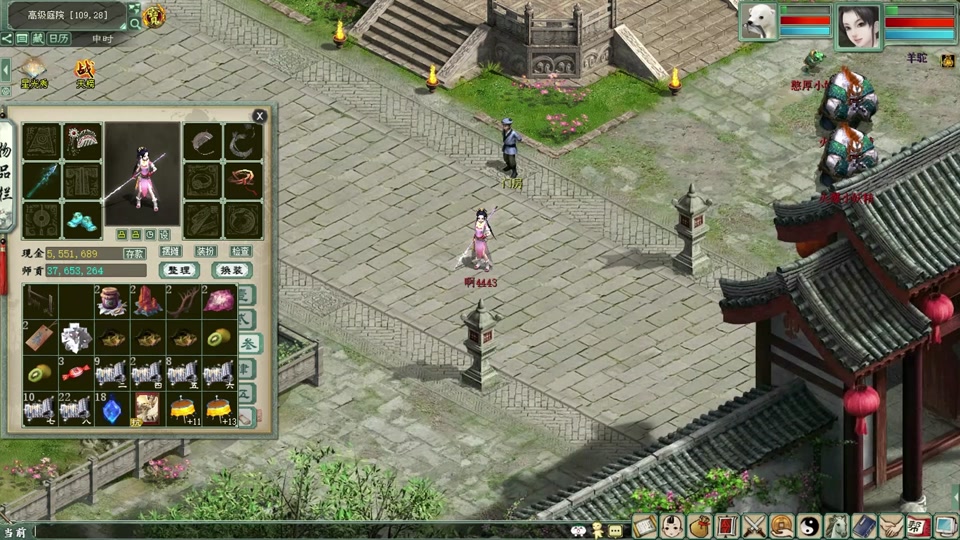Click the 换装 outfit swap button
960x540 pixels.
click(x=232, y=270)
